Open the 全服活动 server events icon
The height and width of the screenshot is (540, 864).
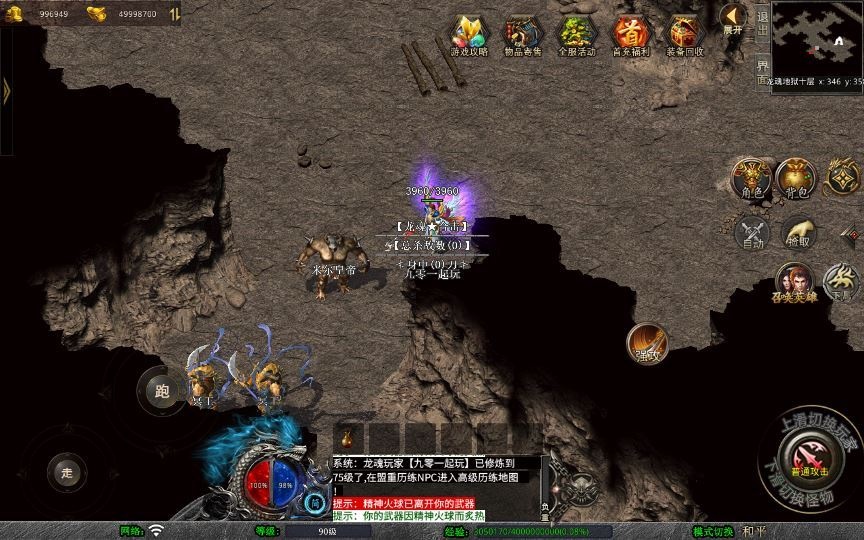577,34
